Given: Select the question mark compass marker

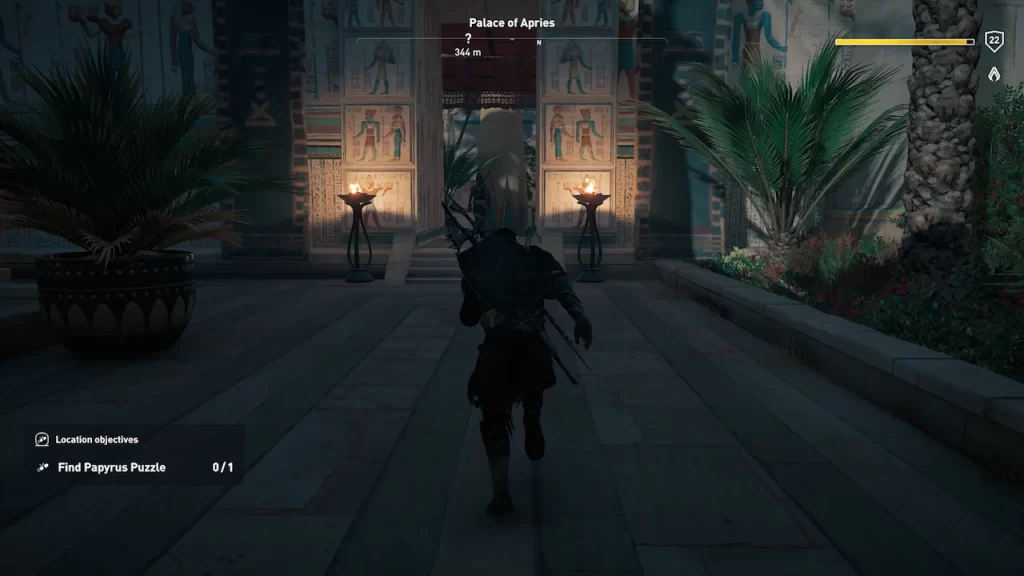Looking at the screenshot, I should tap(468, 39).
